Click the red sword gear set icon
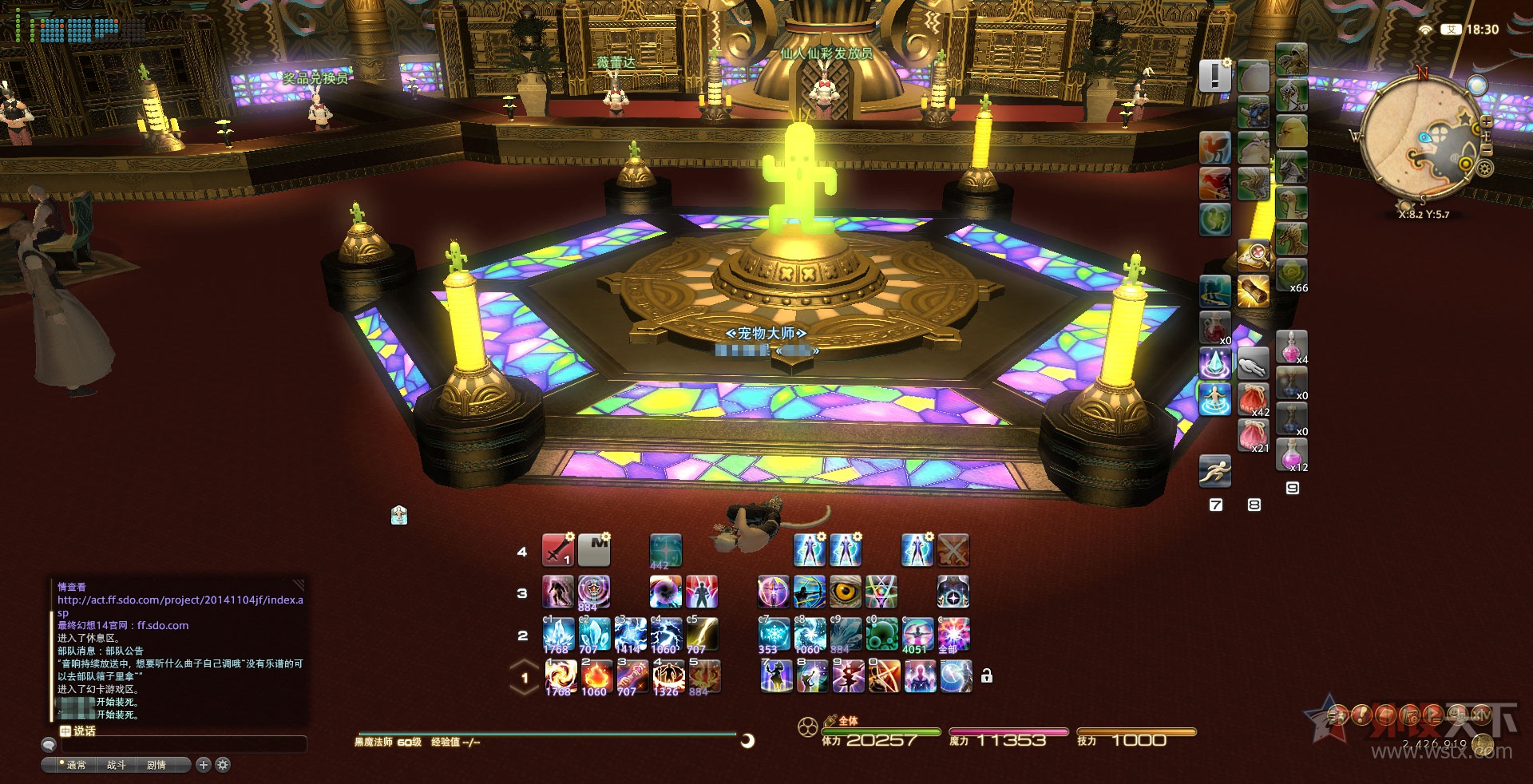The height and width of the screenshot is (784, 1533). 558,550
